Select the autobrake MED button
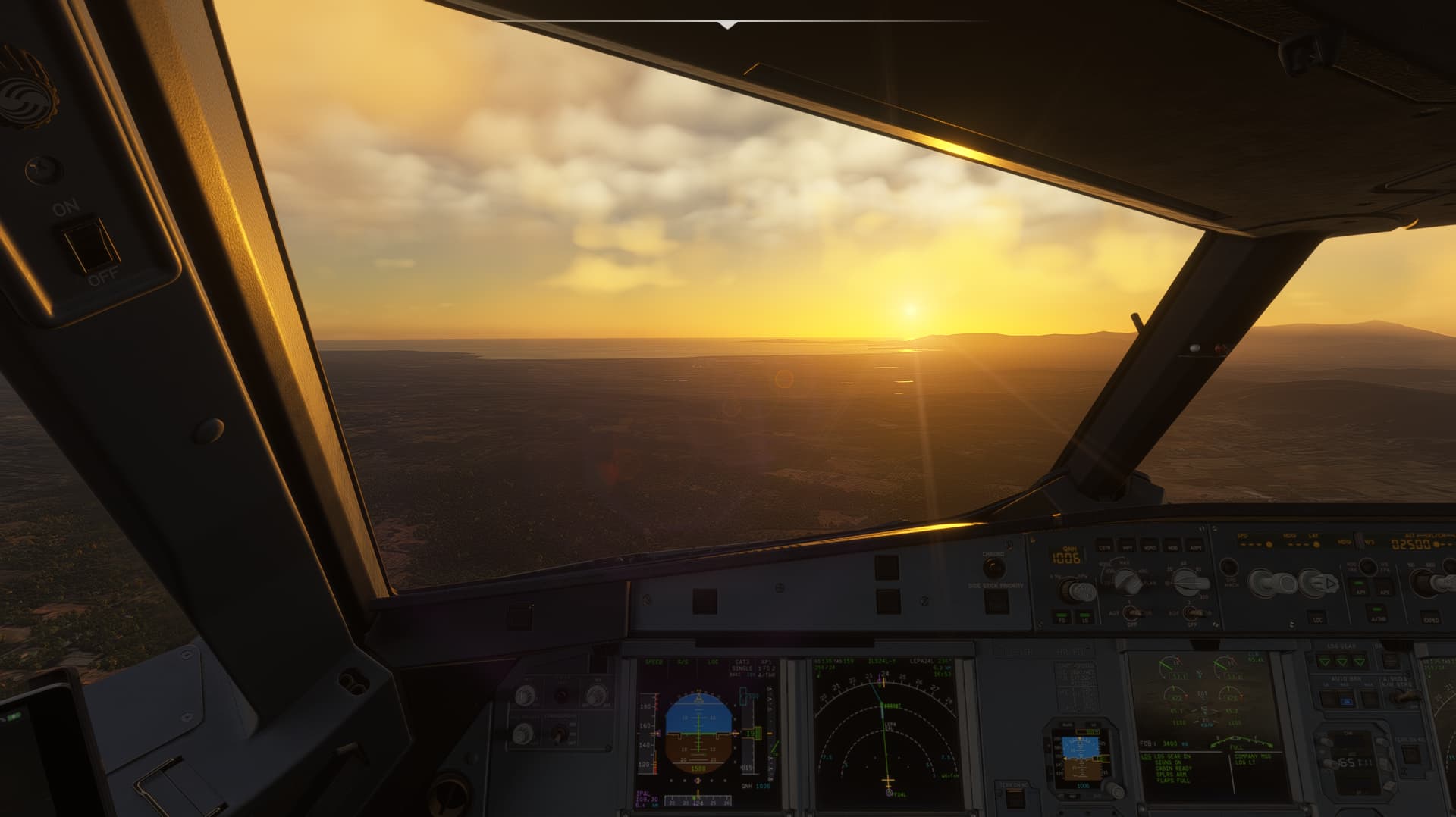This screenshot has width=1456, height=817. [x=1346, y=701]
